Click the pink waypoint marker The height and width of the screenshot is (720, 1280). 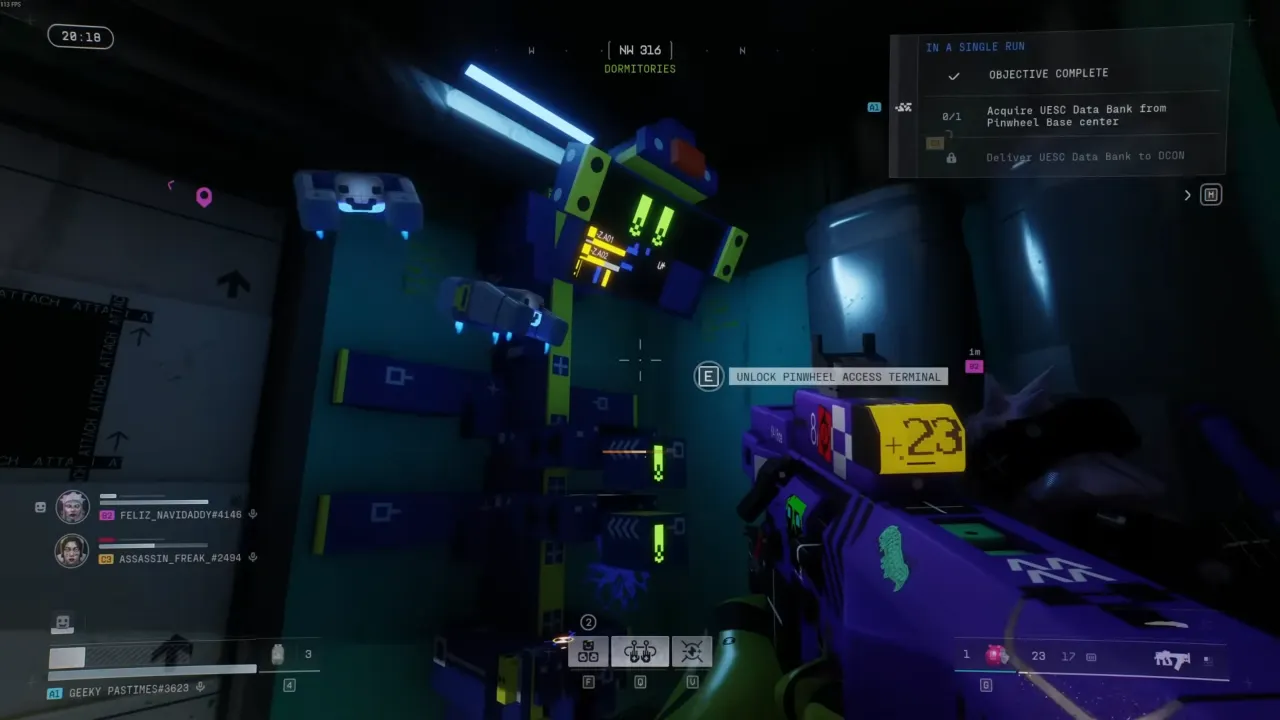(x=204, y=197)
